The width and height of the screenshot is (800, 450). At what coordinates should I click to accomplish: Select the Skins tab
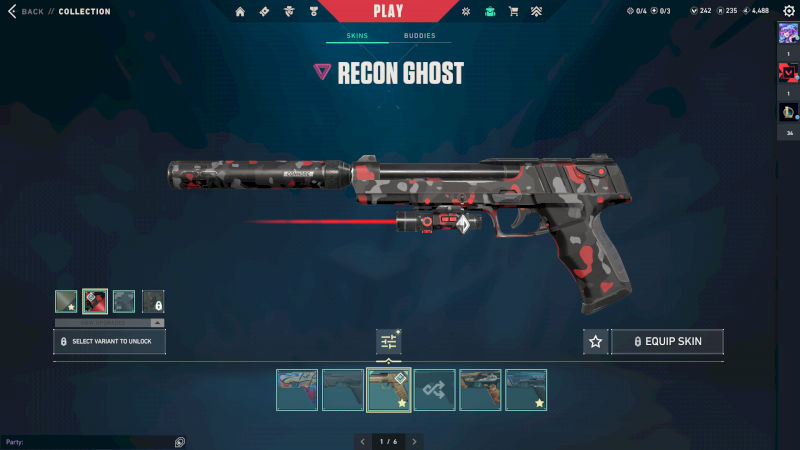357,36
